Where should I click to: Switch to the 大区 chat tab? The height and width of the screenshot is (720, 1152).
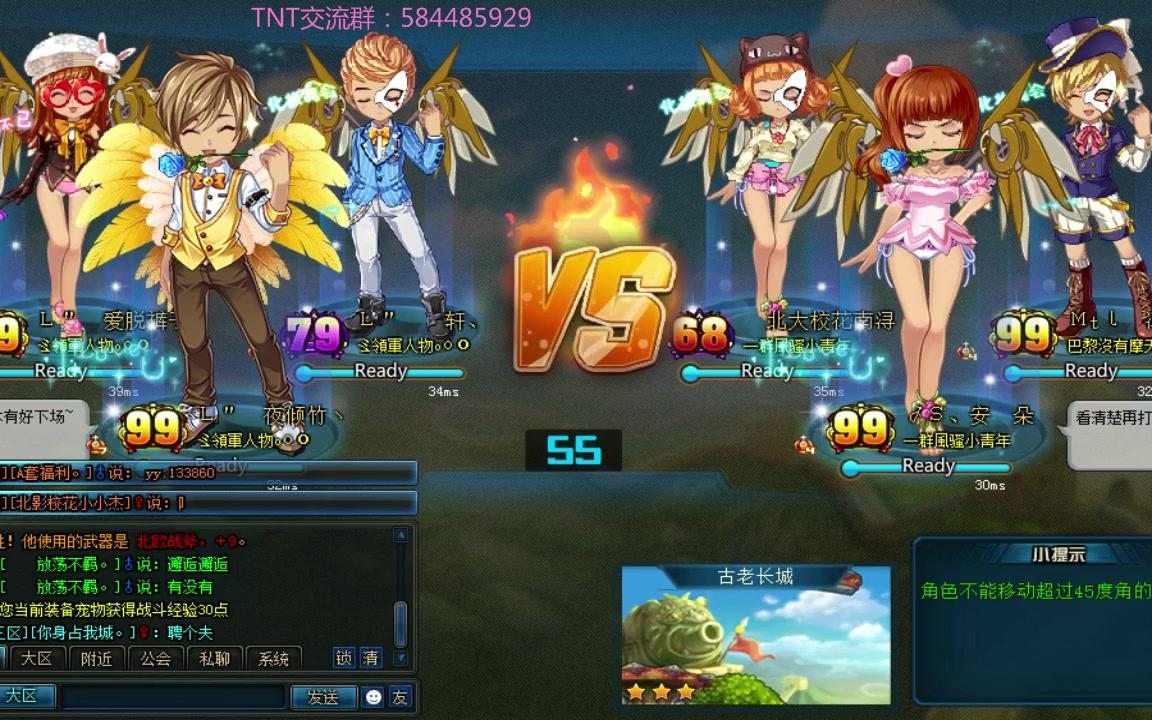click(37, 658)
